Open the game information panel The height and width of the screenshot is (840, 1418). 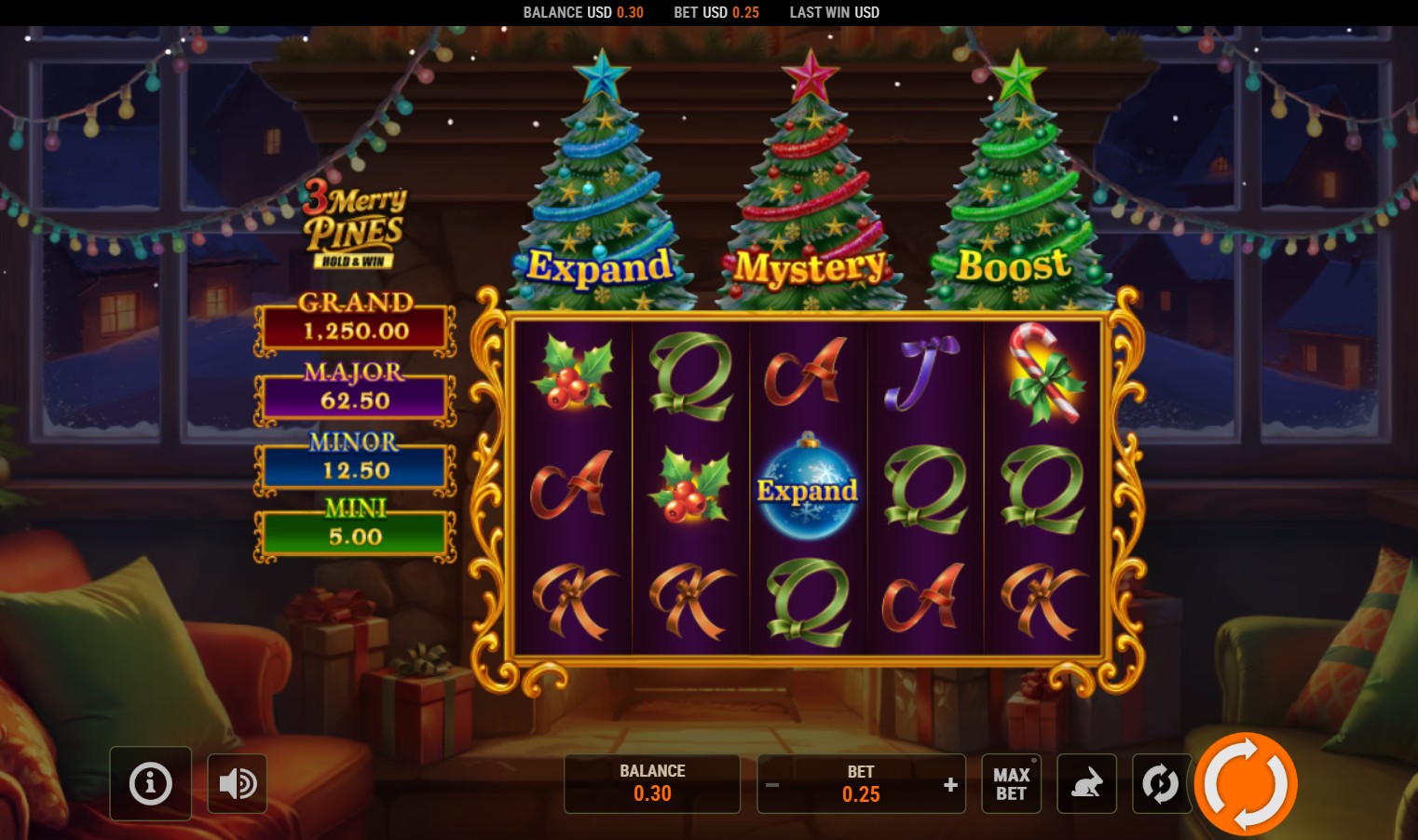(150, 783)
